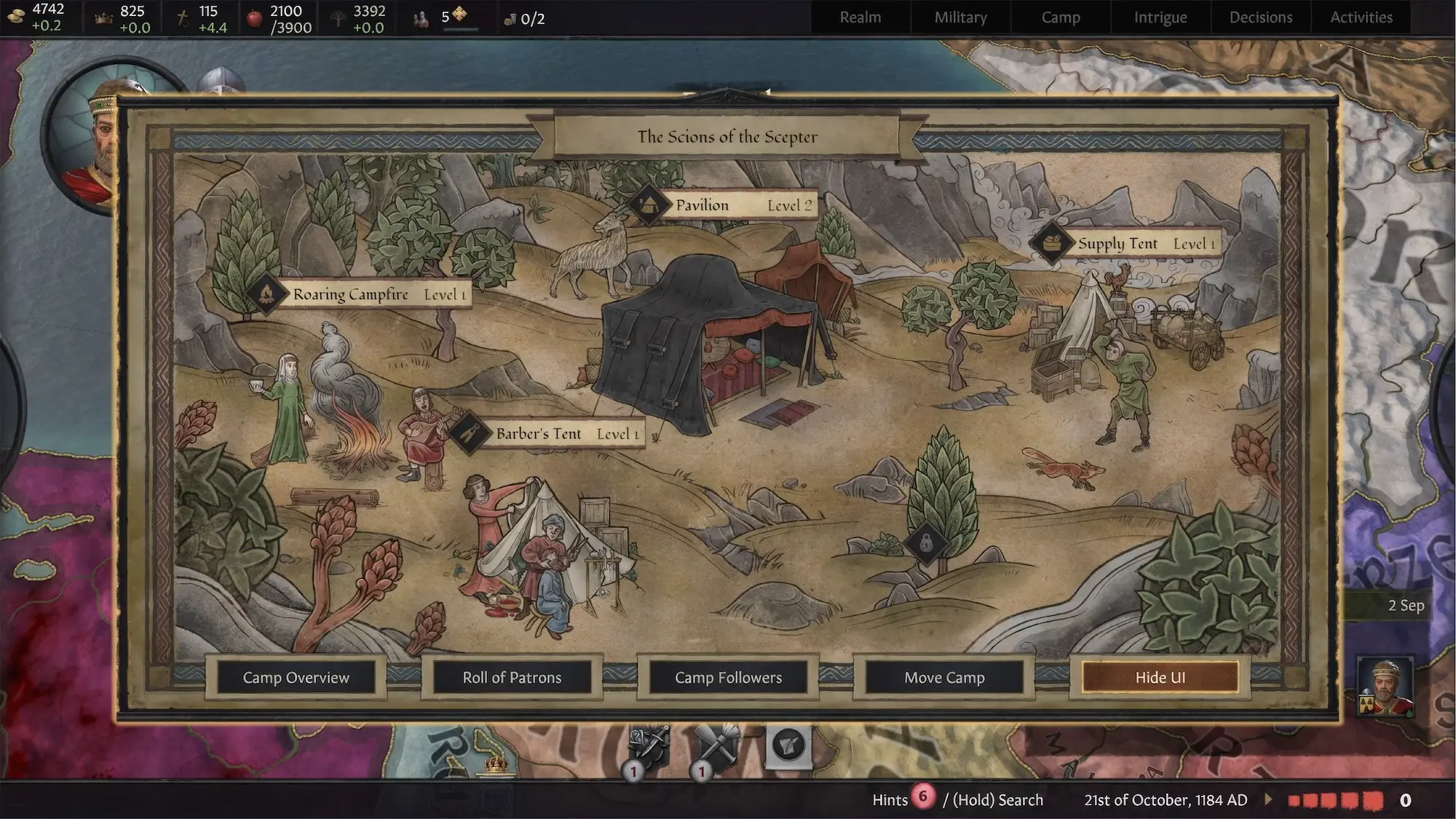Screen dimensions: 1456x819
Task: View the Camp Followers list
Action: coord(728,678)
